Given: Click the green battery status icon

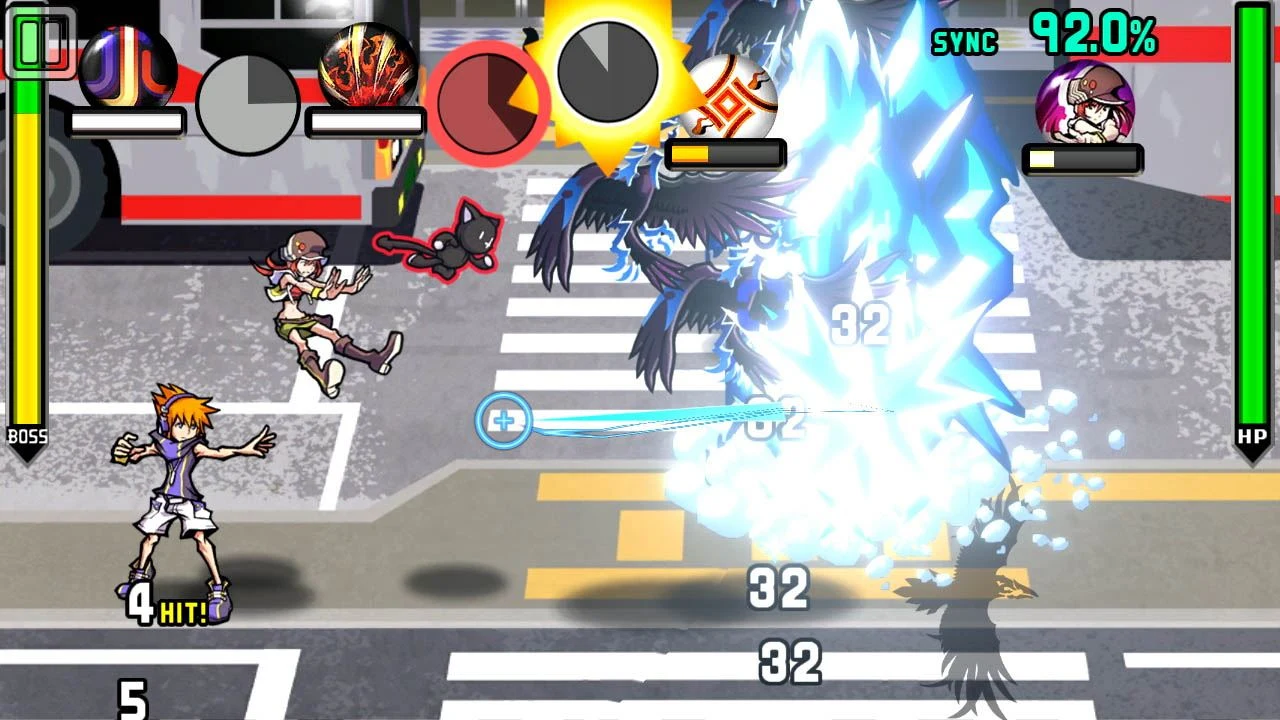Looking at the screenshot, I should [40, 42].
